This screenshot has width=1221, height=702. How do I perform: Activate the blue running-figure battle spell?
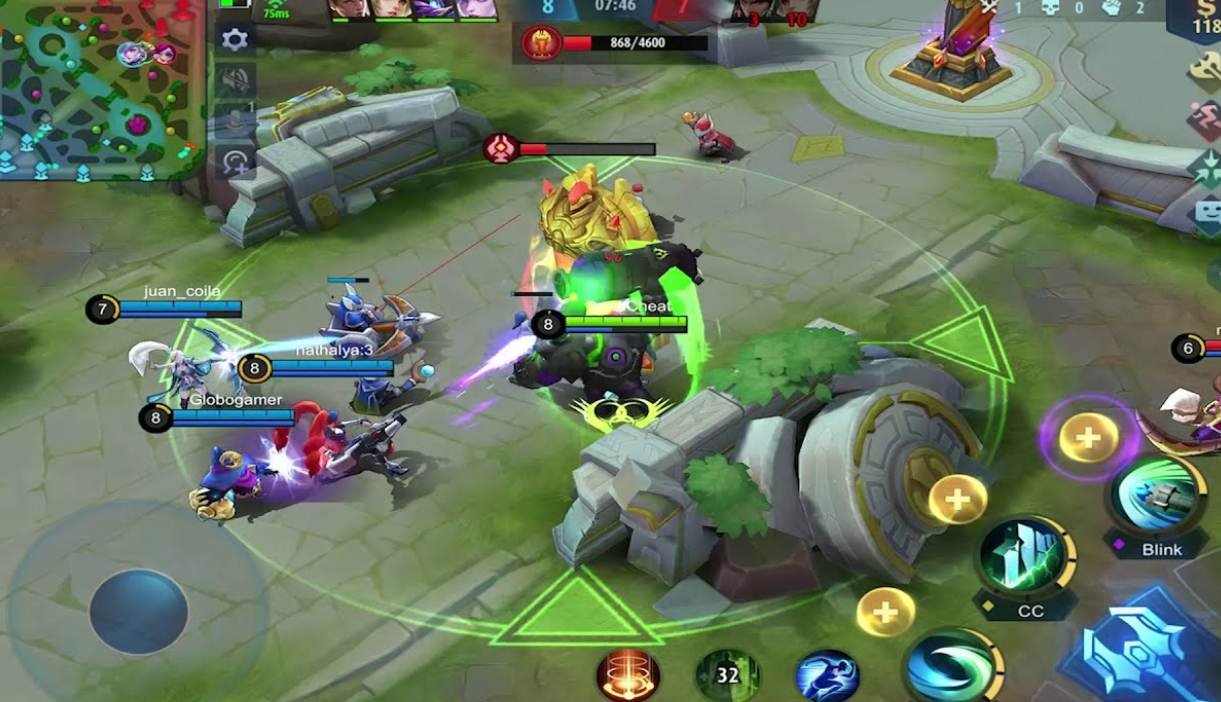(827, 675)
